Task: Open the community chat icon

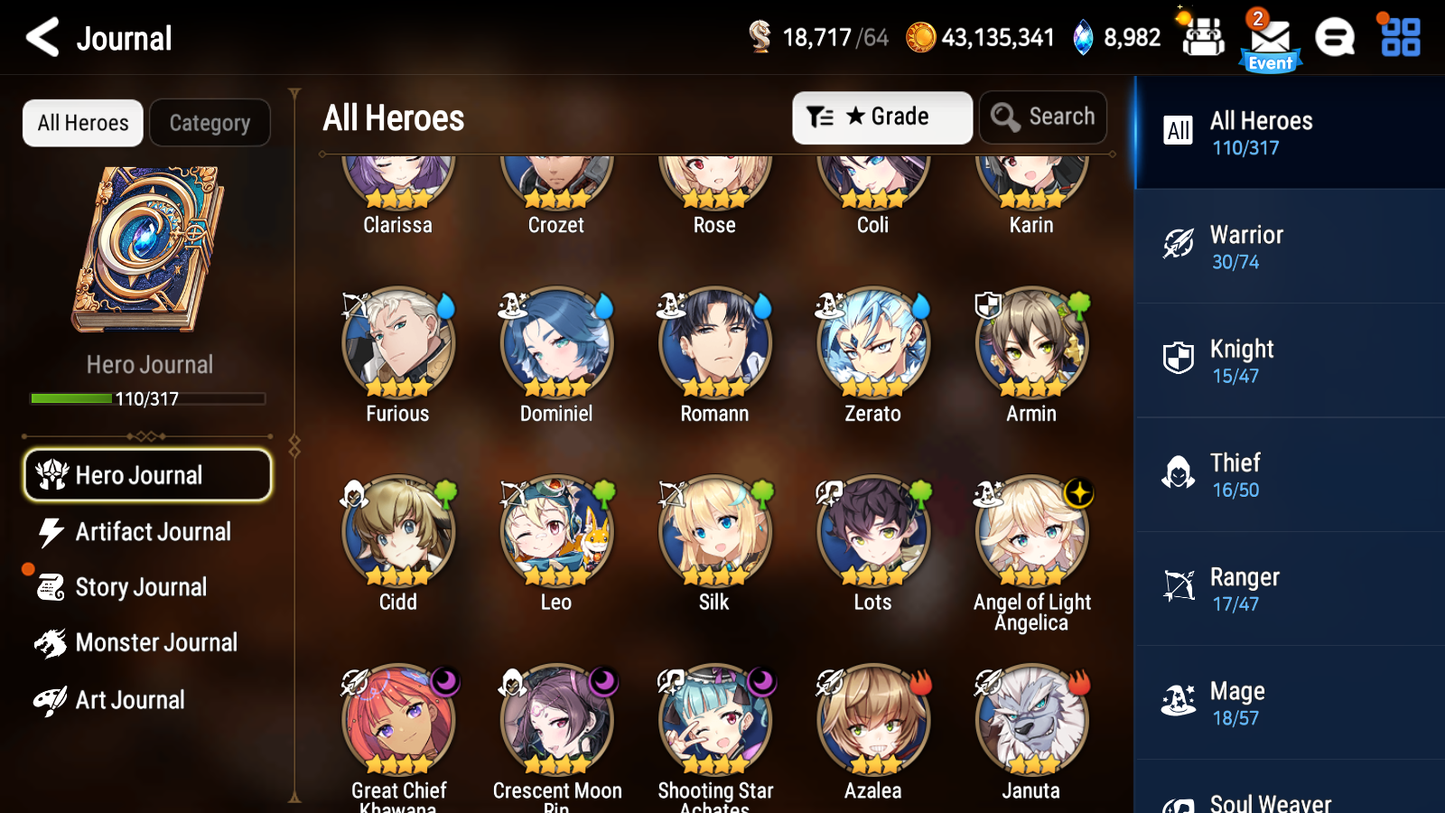Action: click(1334, 37)
